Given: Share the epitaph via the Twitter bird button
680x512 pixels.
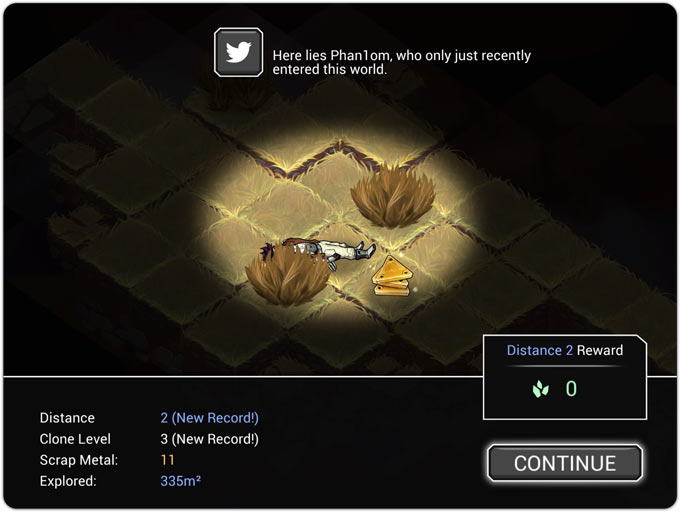Looking at the screenshot, I should click(239, 53).
